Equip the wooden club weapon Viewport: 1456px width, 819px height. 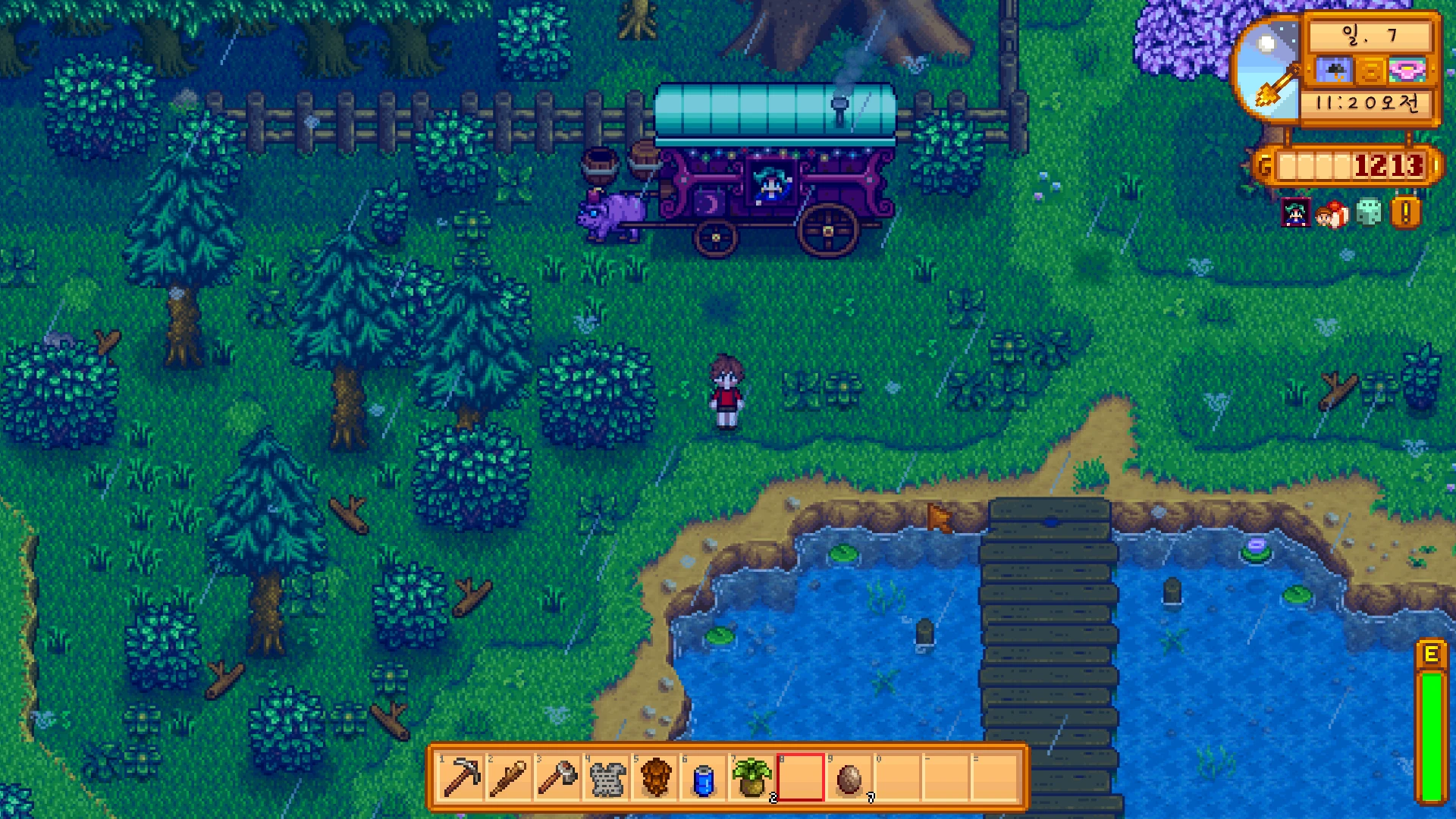tap(509, 777)
